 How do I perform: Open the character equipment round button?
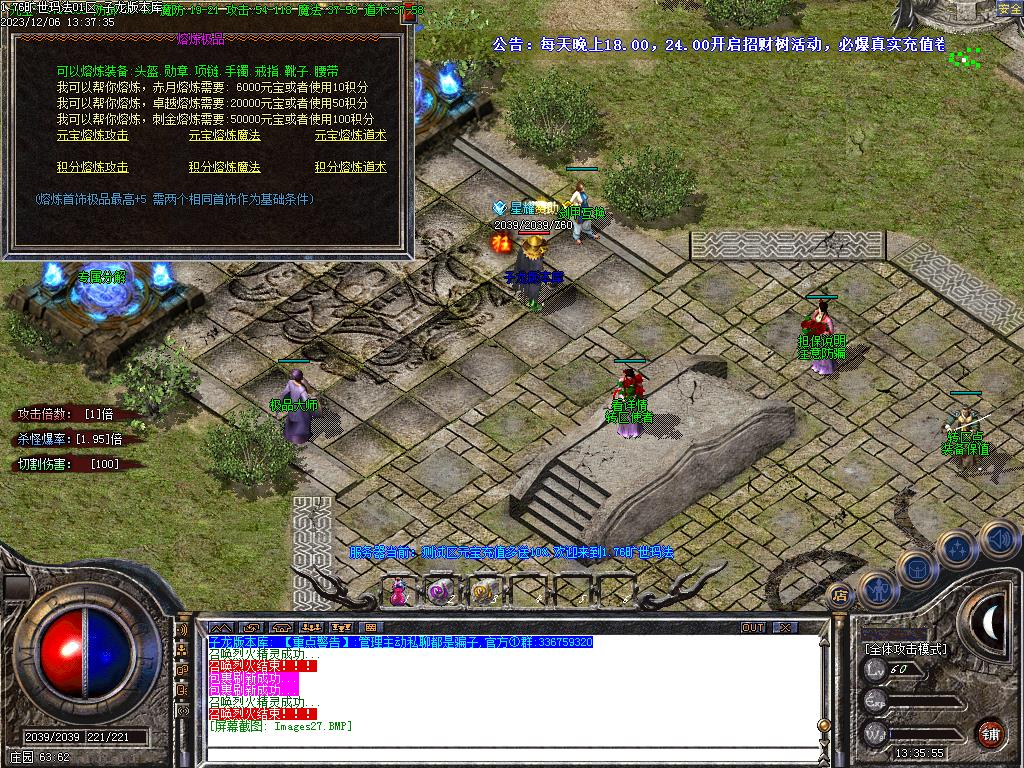click(877, 591)
